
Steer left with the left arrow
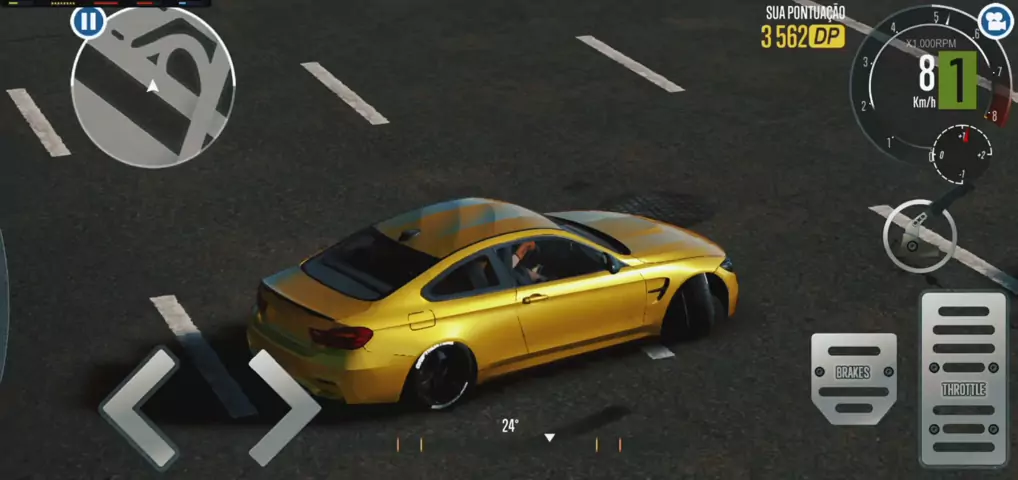point(138,407)
